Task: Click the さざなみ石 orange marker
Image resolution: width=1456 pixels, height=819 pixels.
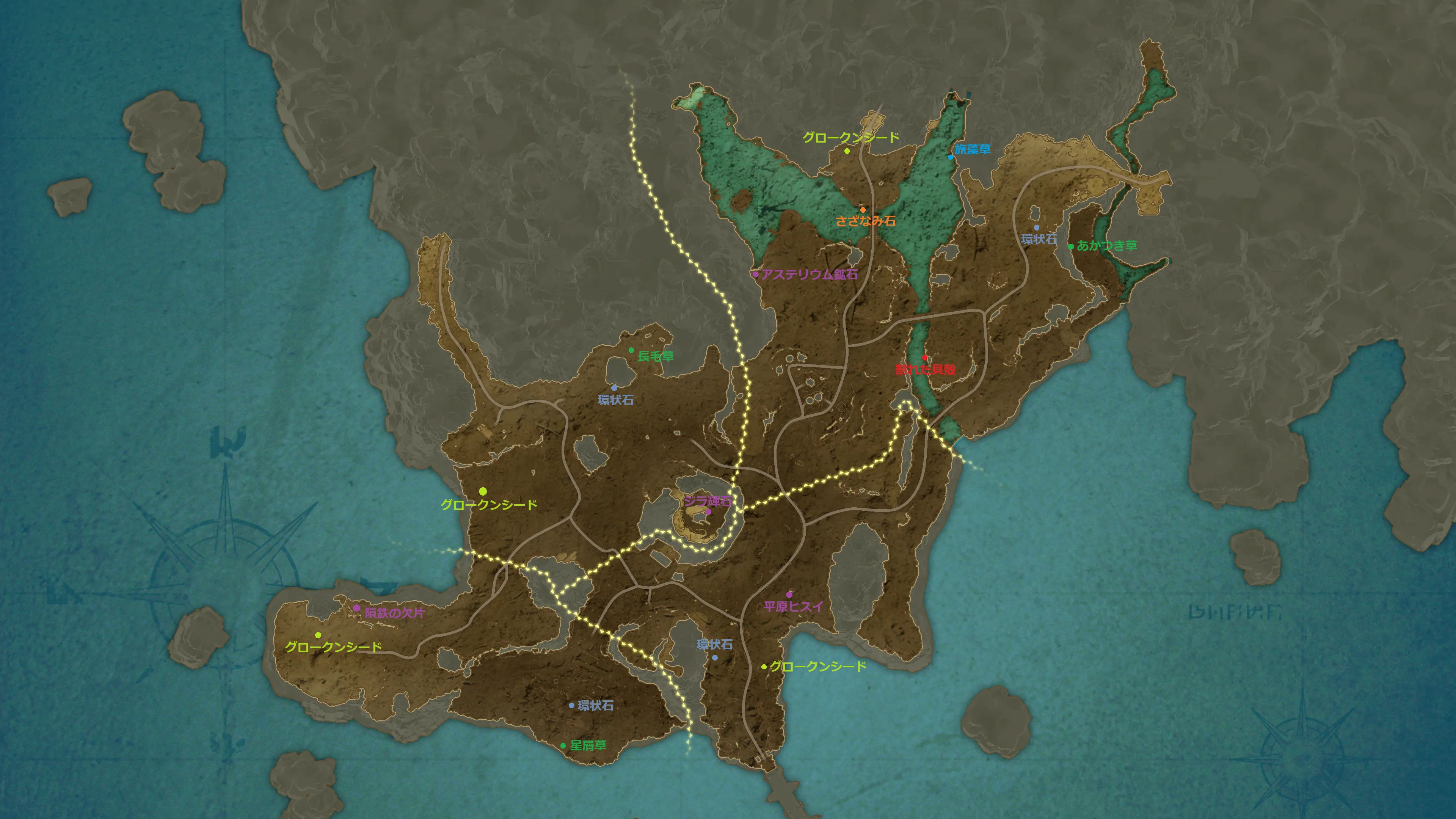Action: point(863,210)
